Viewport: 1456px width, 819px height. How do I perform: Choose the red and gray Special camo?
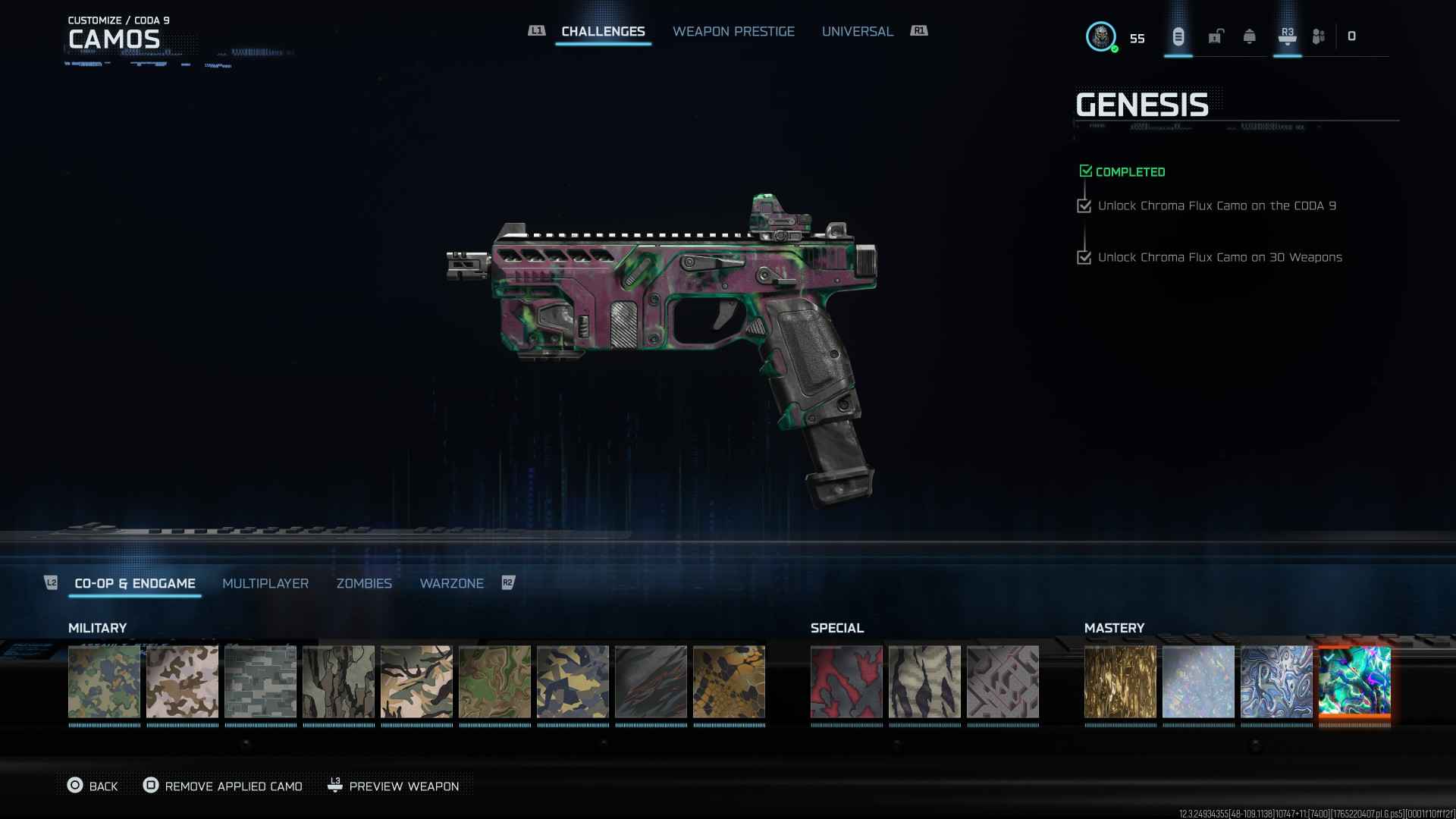point(846,682)
